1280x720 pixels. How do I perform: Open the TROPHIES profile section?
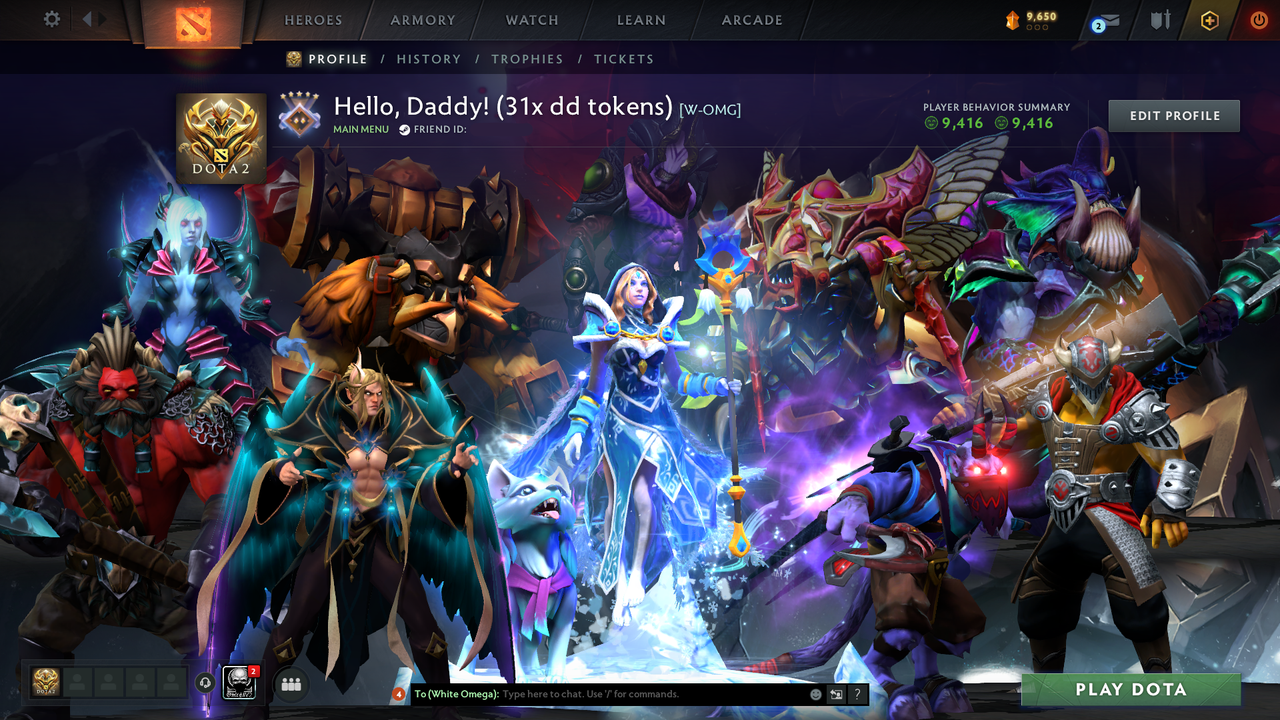pyautogui.click(x=528, y=59)
